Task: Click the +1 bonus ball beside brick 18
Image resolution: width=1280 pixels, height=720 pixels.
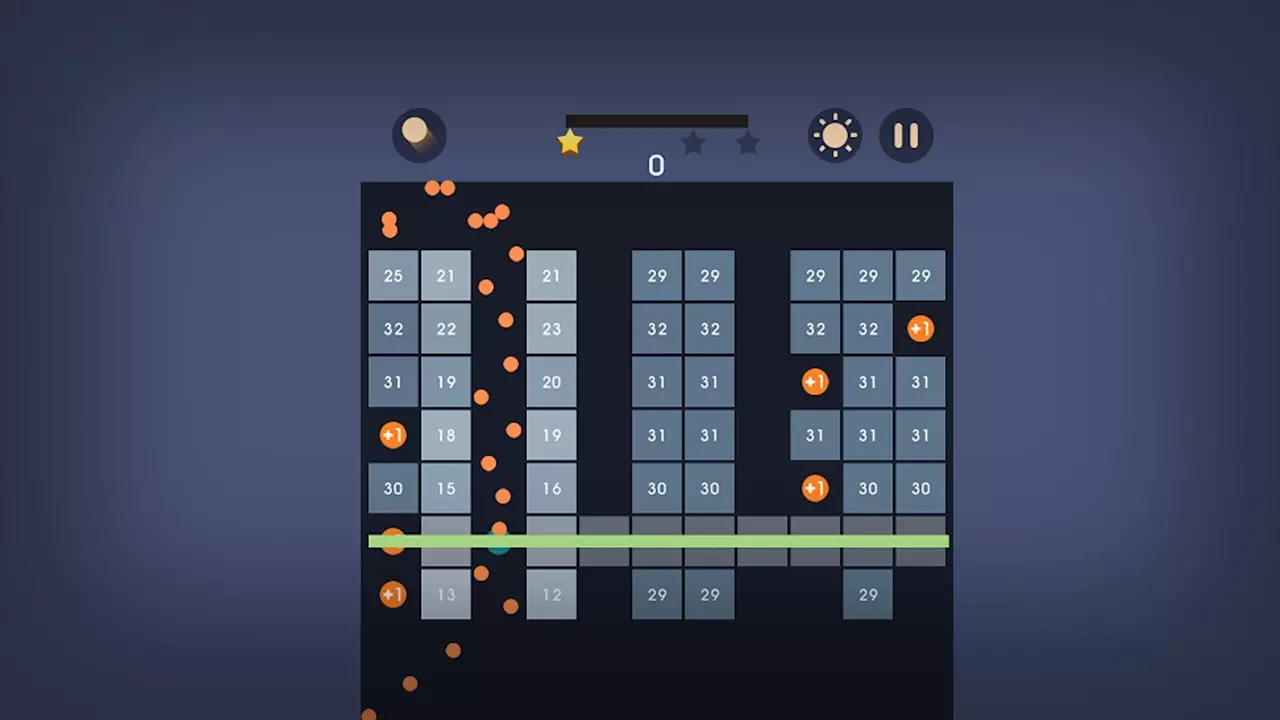Action: 393,435
